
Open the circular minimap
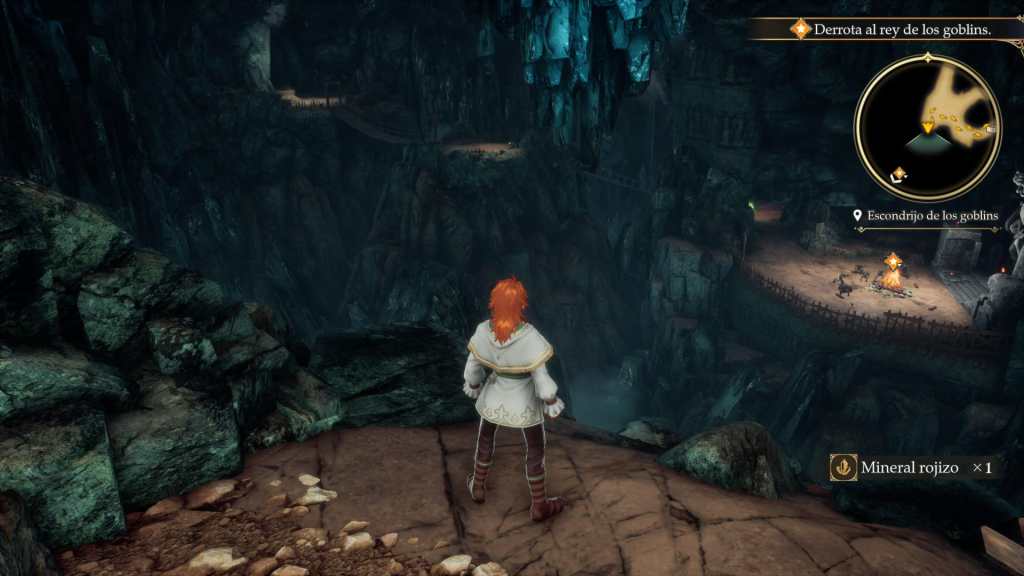tap(928, 127)
